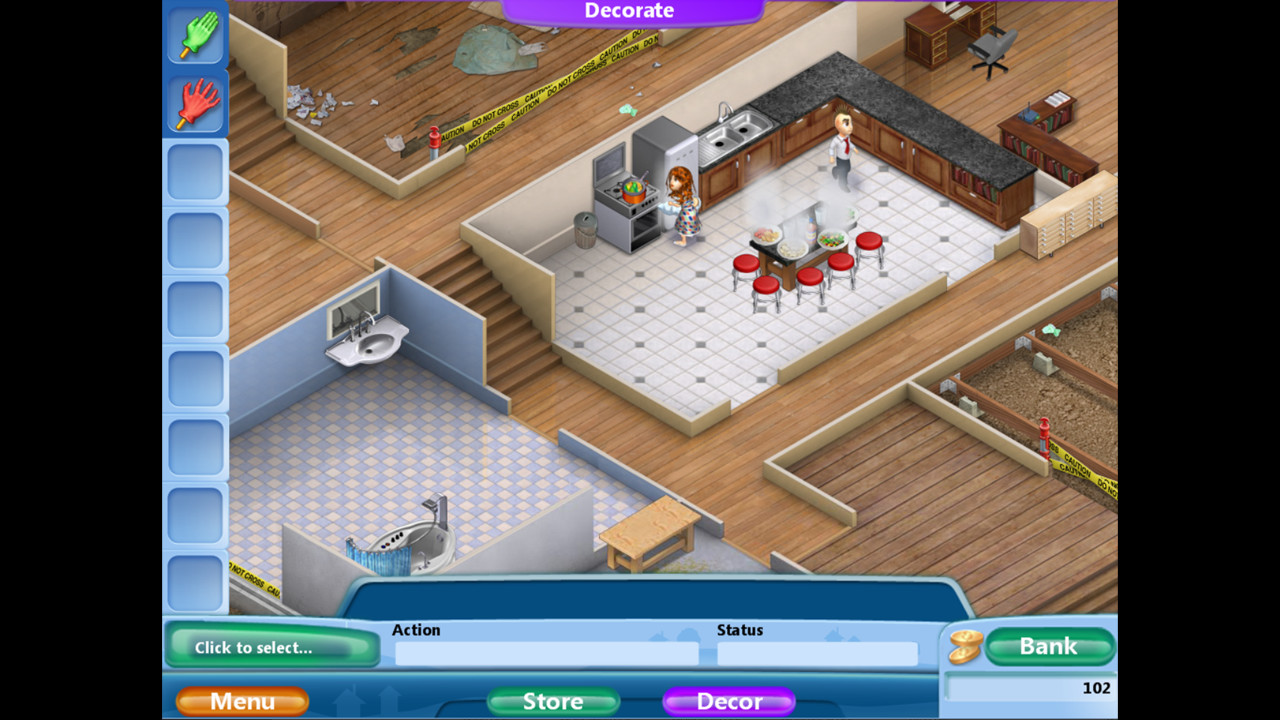Open the Menu

click(x=241, y=701)
